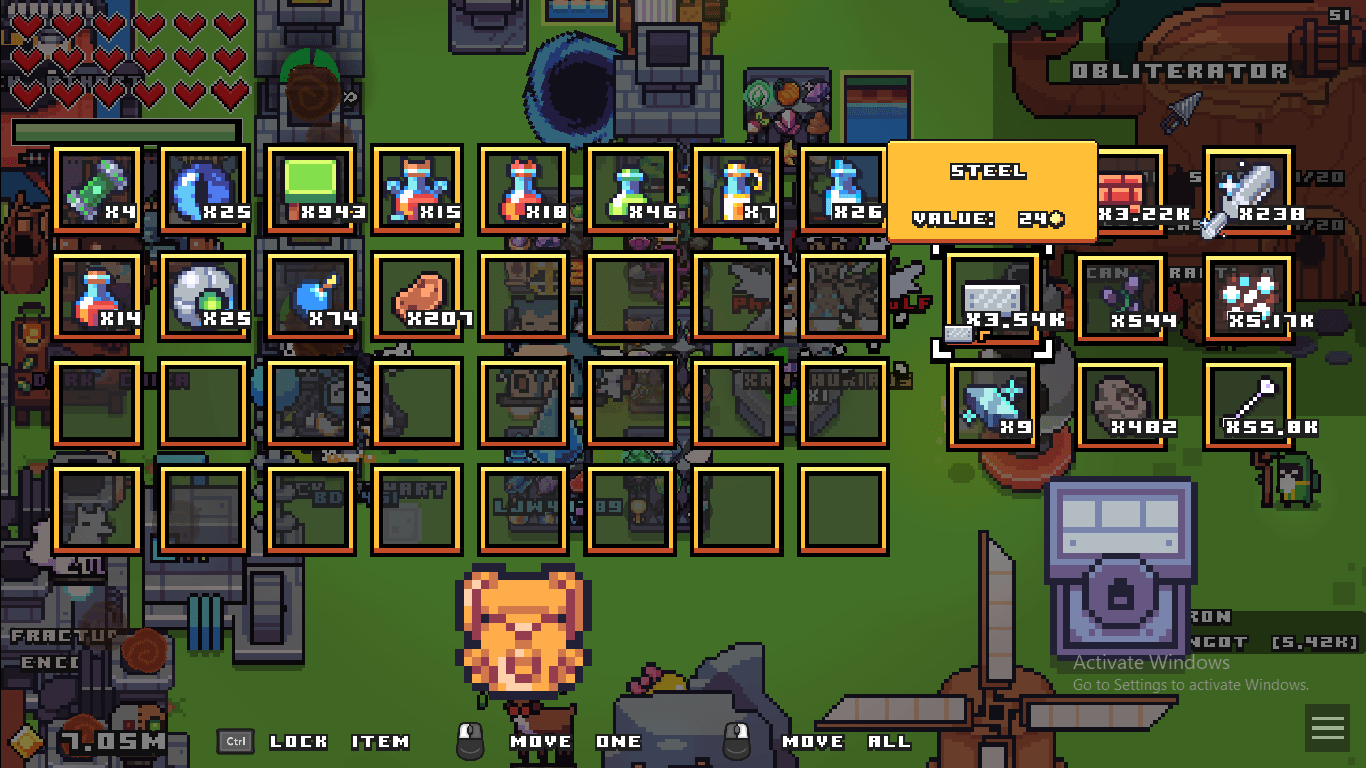
Task: Select the blue orb item with x25
Action: click(204, 188)
